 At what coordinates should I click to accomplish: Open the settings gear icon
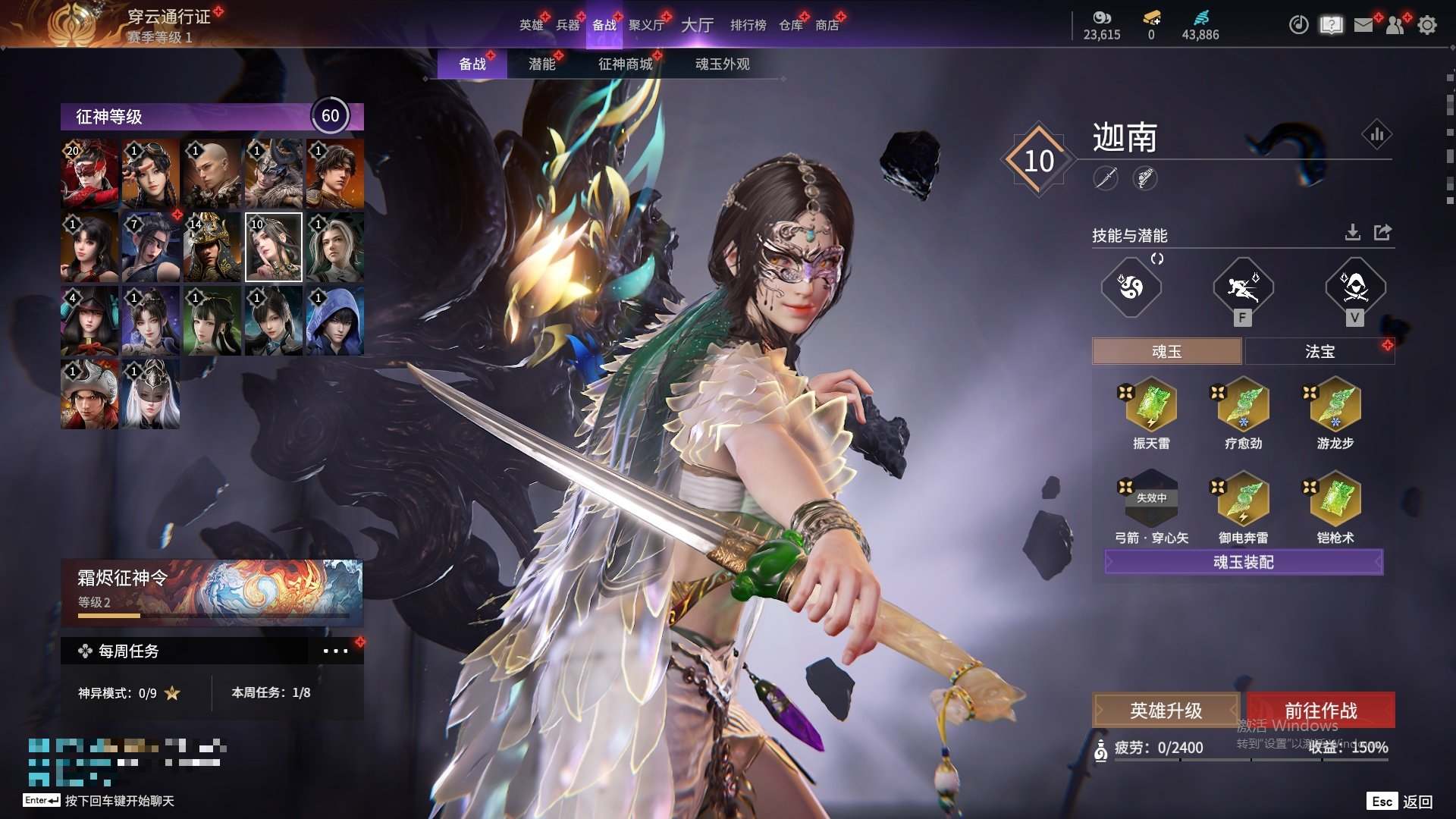(1426, 25)
